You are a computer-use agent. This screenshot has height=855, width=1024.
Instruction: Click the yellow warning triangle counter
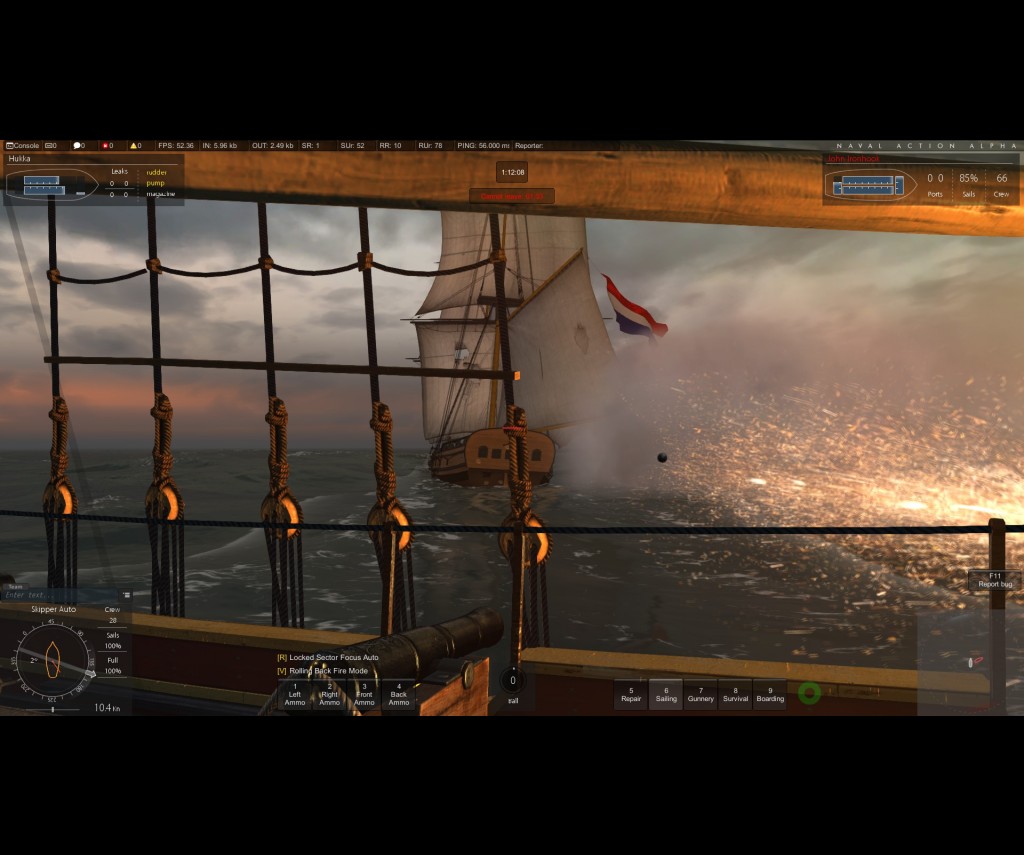[x=134, y=146]
